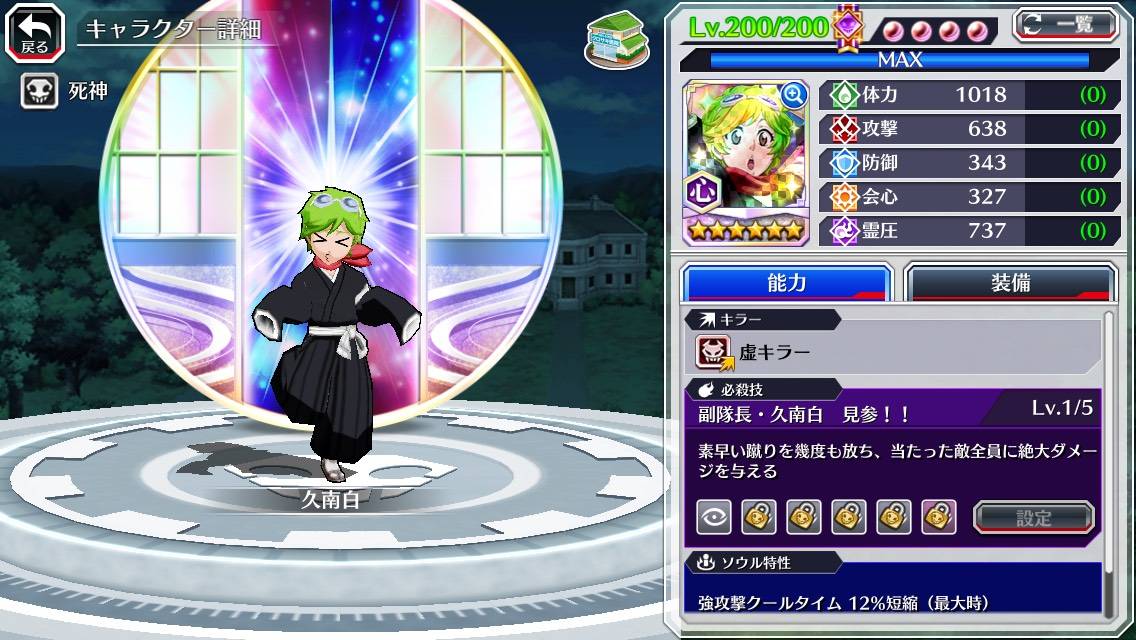Toggle the eye preview icon
The height and width of the screenshot is (640, 1136).
tap(714, 517)
